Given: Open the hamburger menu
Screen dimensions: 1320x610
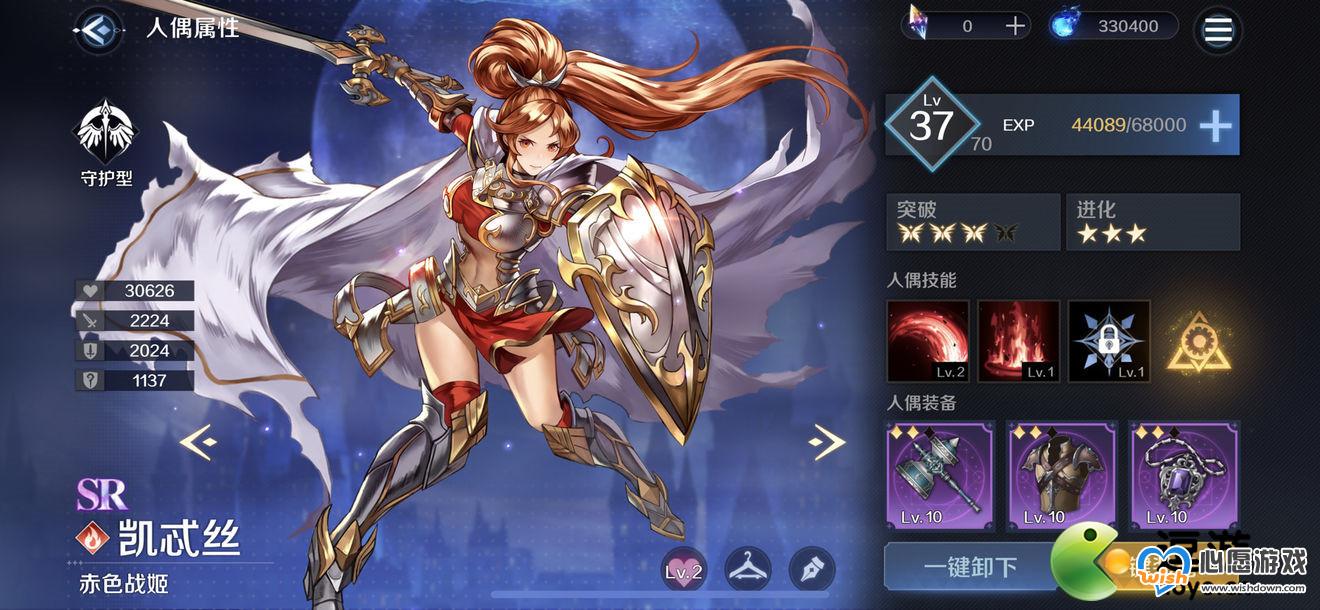Looking at the screenshot, I should click(1218, 28).
